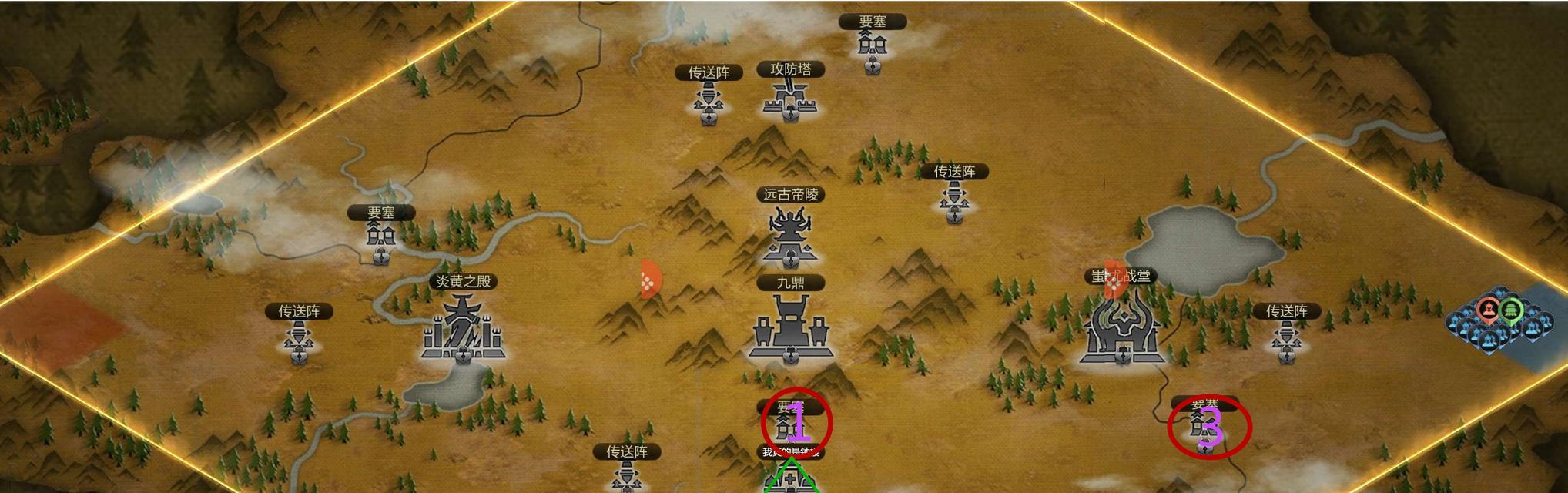Select the 要塞 circled with number 1
The image size is (1568, 493).
(796, 424)
